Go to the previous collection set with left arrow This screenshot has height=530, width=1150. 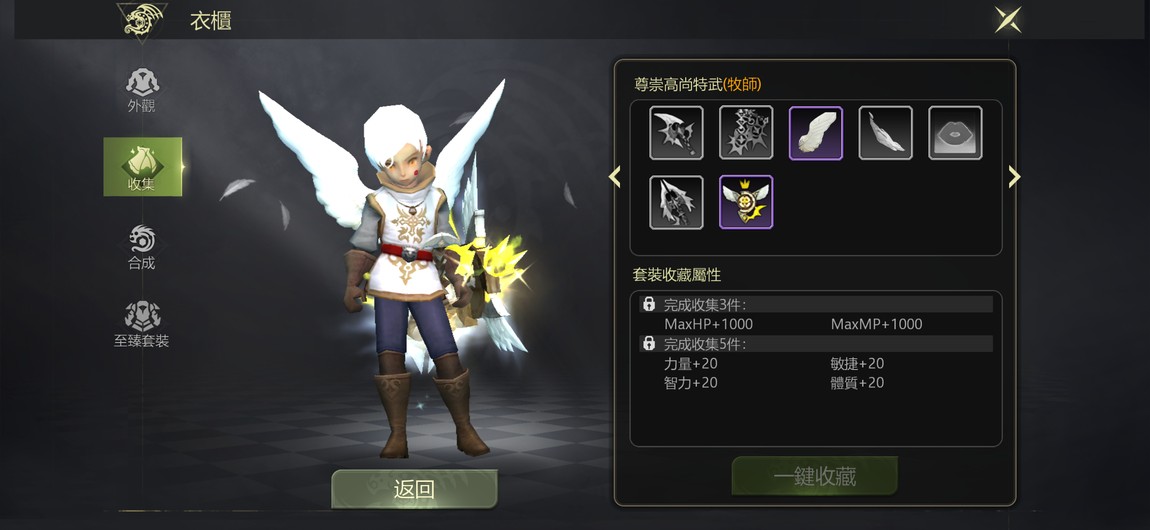pos(615,177)
